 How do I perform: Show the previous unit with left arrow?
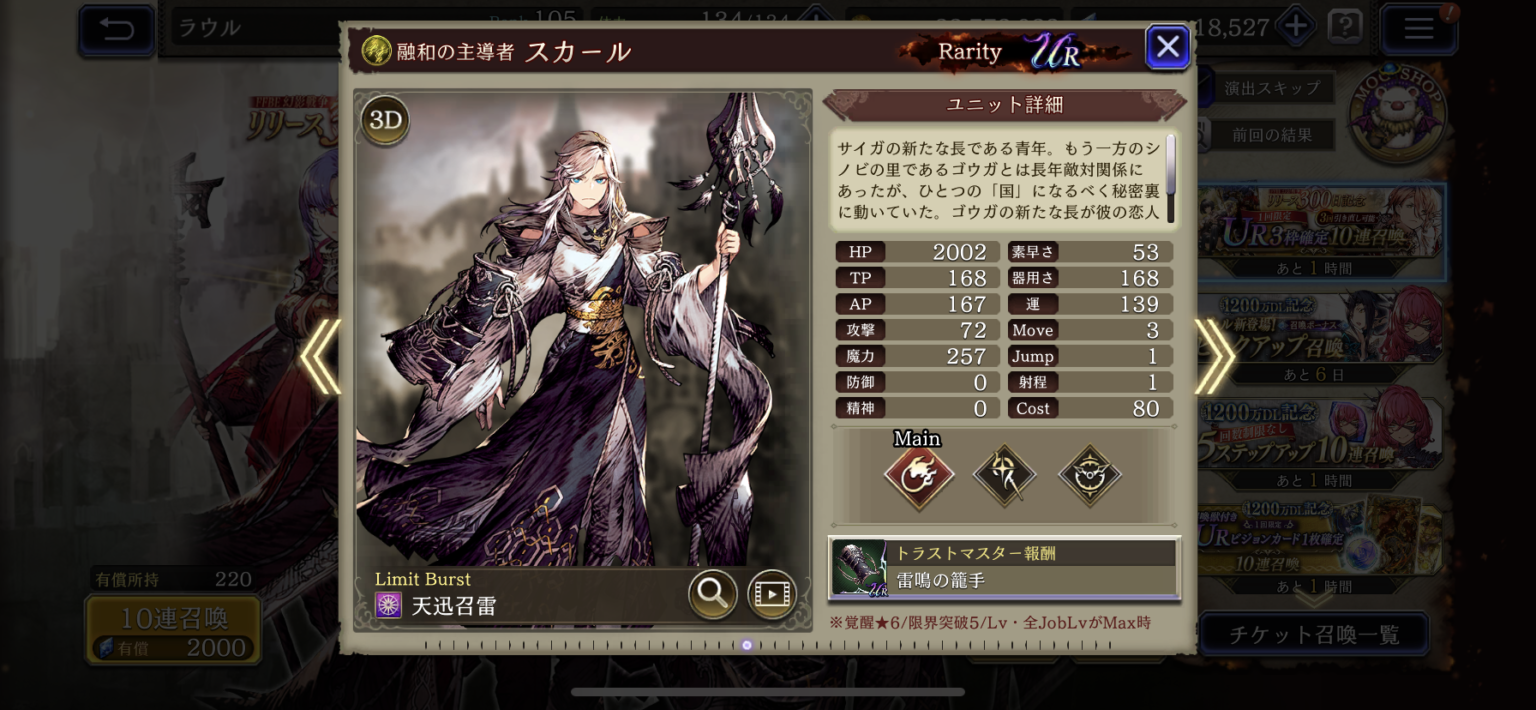tap(321, 356)
